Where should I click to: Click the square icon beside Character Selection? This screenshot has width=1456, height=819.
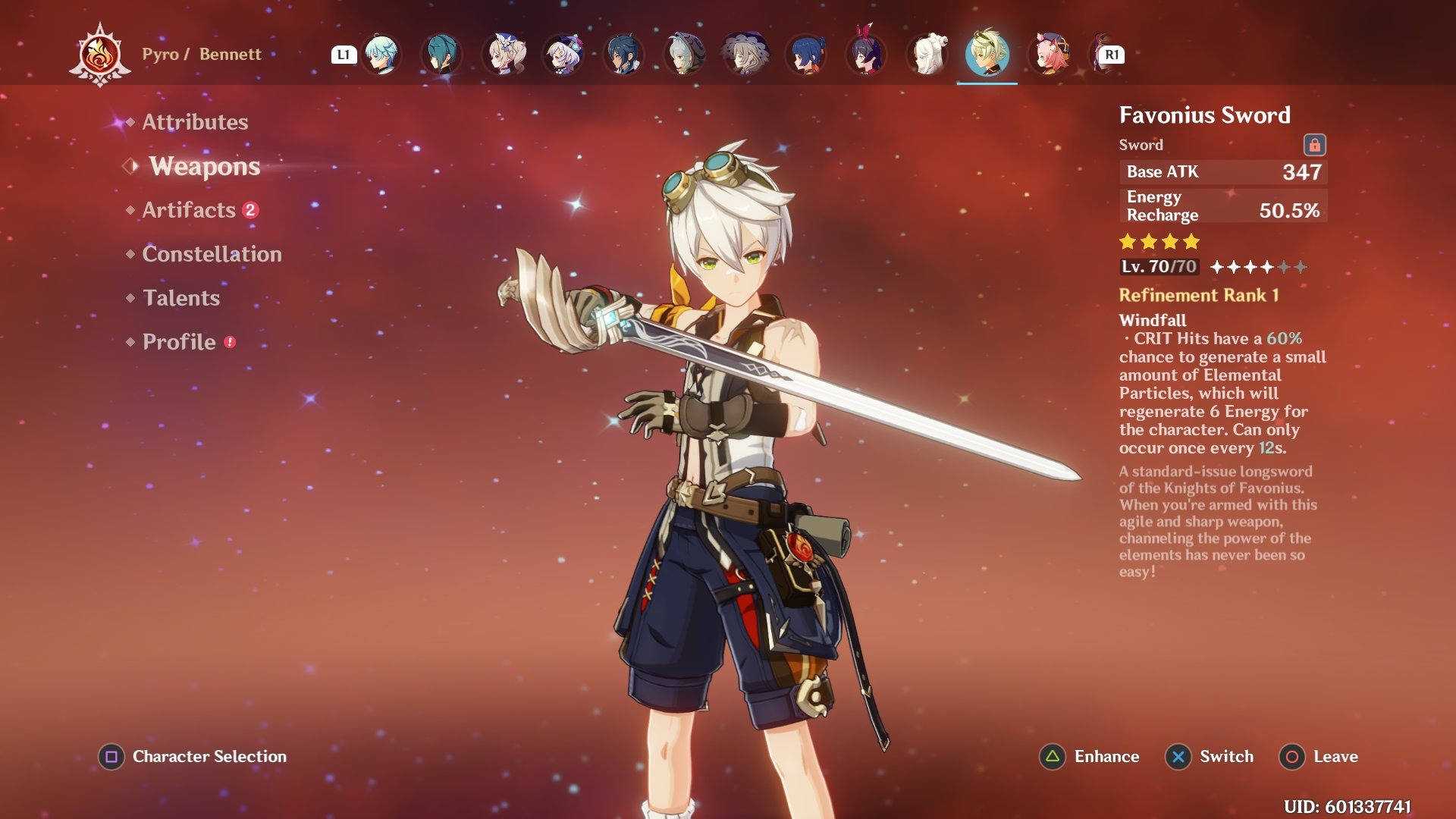click(110, 756)
